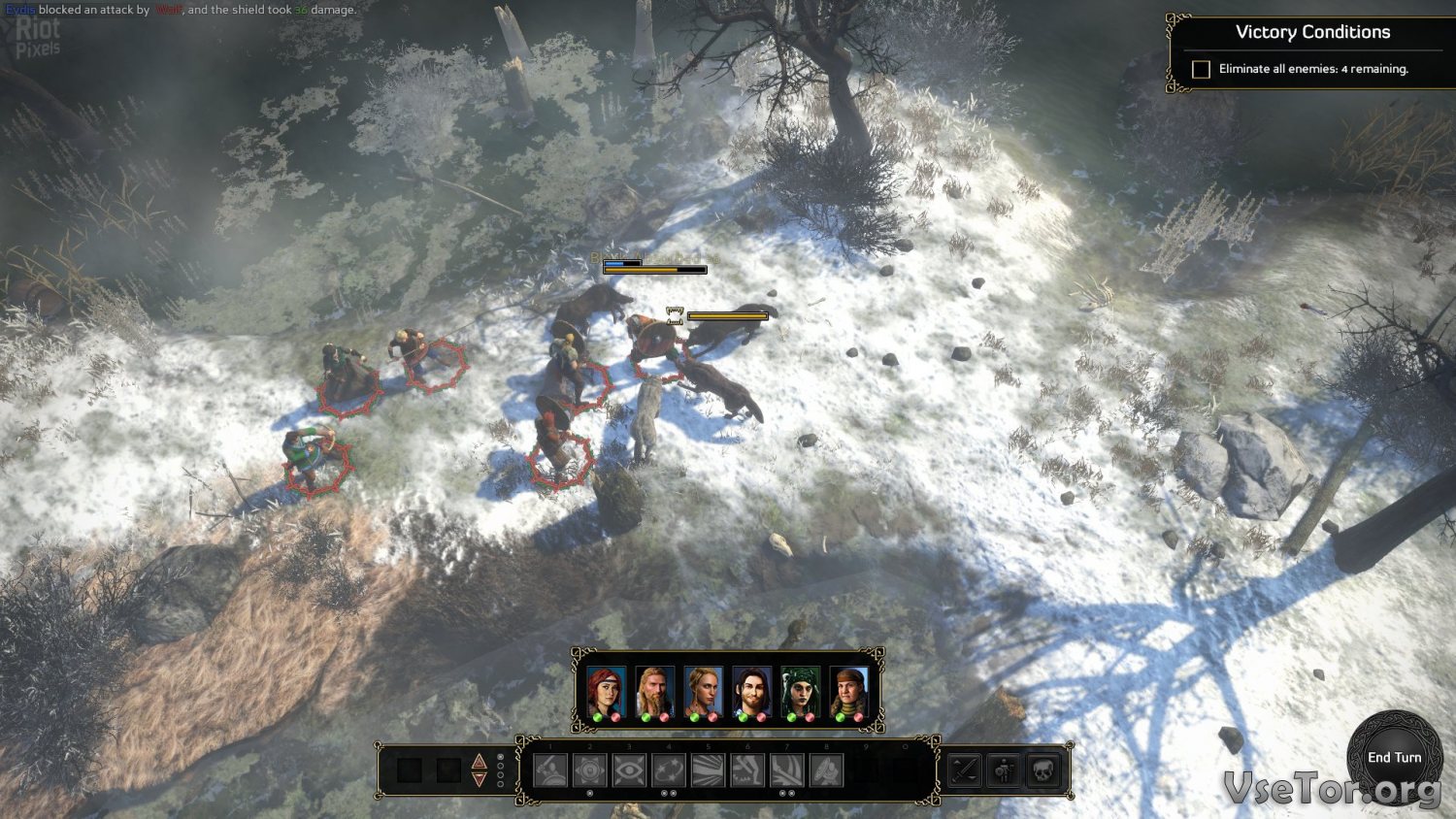Use the shield bash ability in slot 8
The width and height of the screenshot is (1456, 819).
[x=826, y=770]
